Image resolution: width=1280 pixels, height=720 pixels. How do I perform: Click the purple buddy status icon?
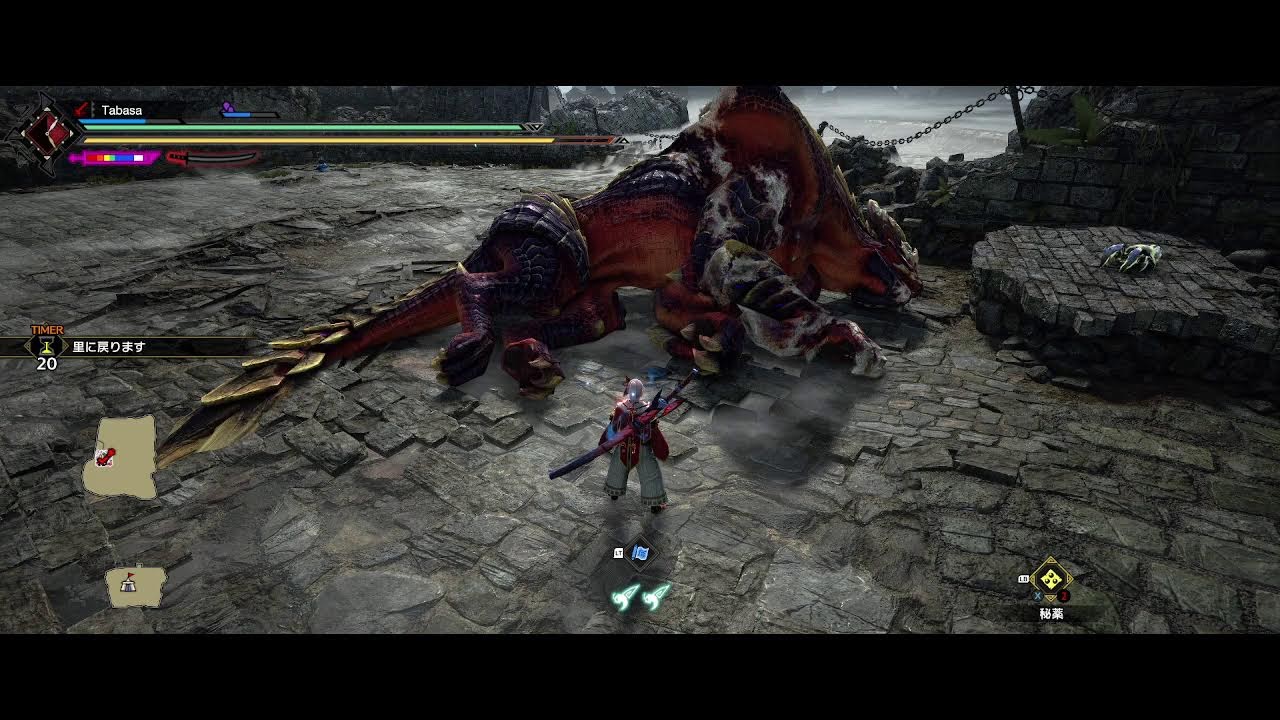tap(227, 107)
